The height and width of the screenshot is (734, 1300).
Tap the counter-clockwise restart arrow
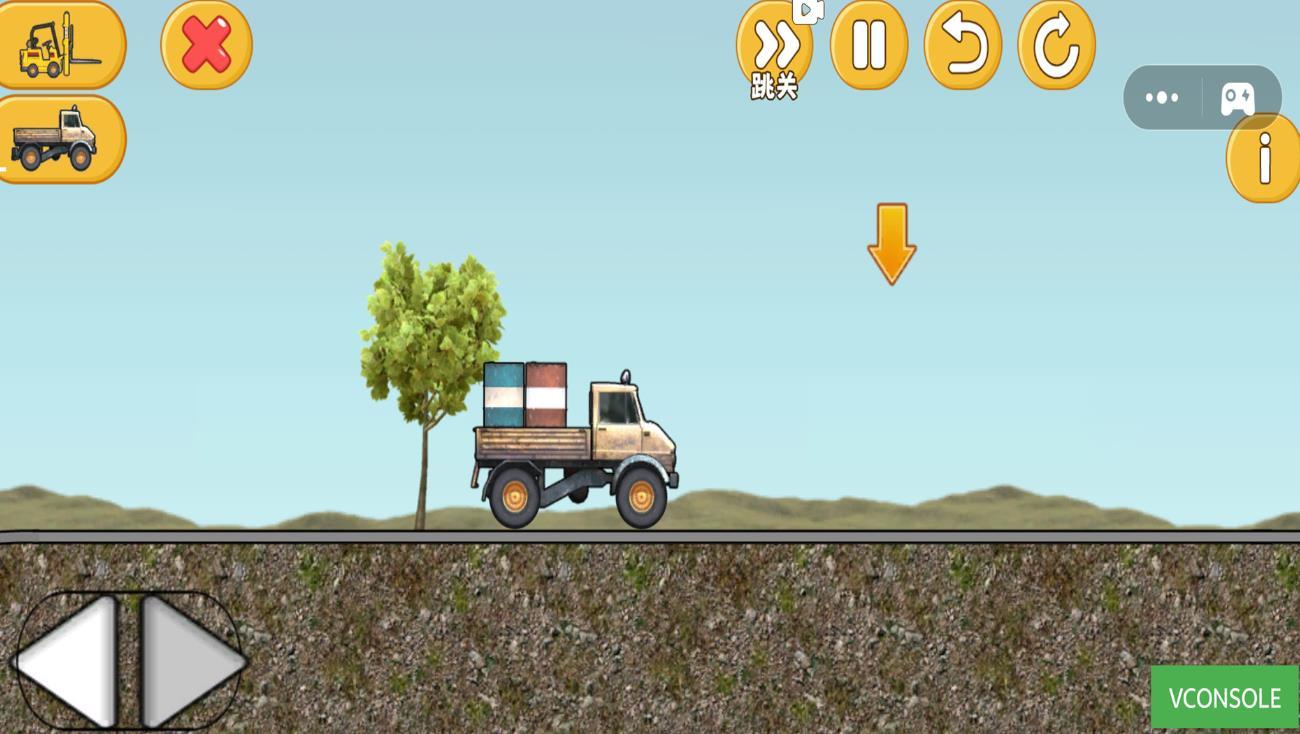(962, 44)
